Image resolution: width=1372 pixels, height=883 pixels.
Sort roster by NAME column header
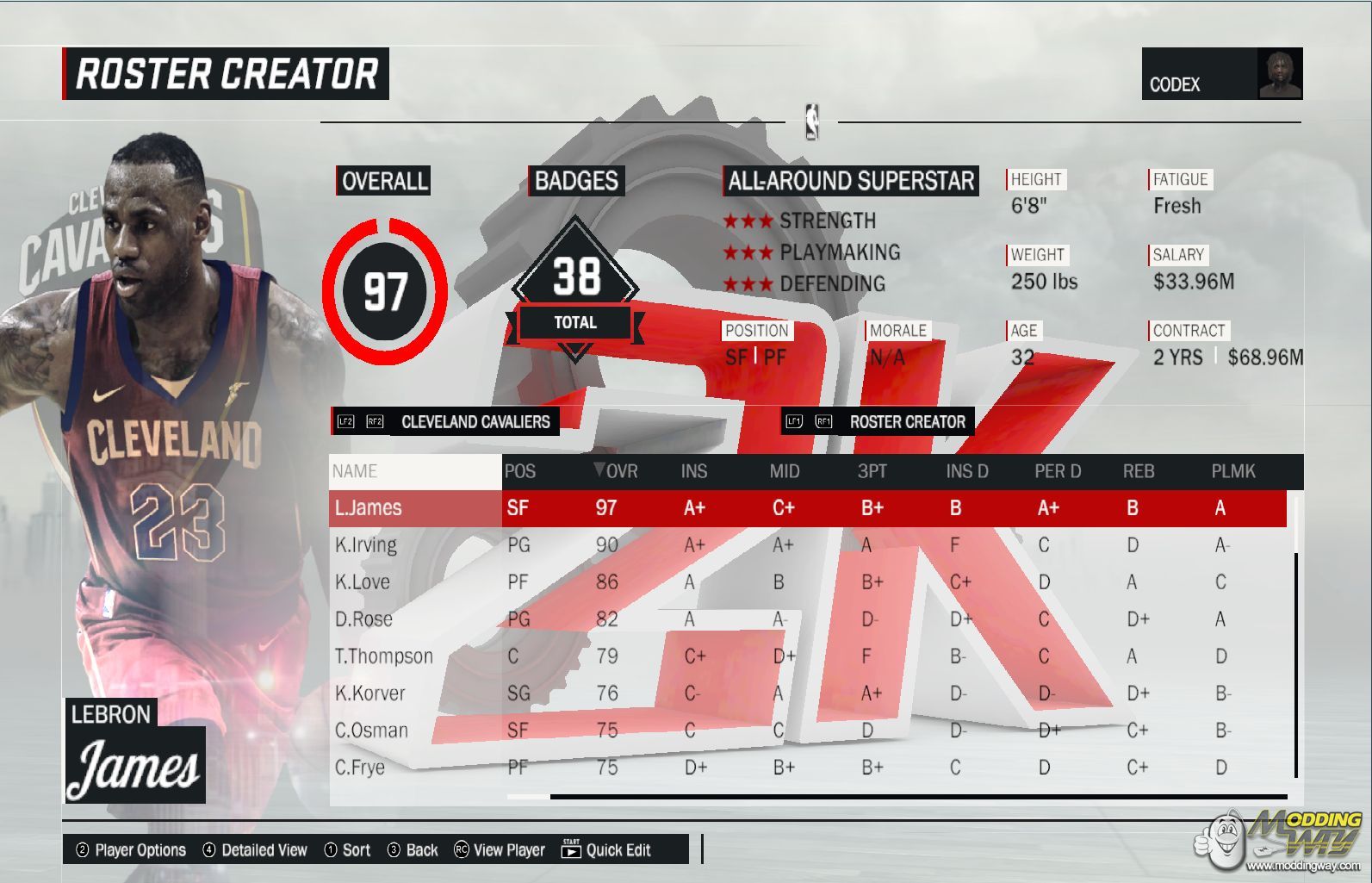coord(355,471)
